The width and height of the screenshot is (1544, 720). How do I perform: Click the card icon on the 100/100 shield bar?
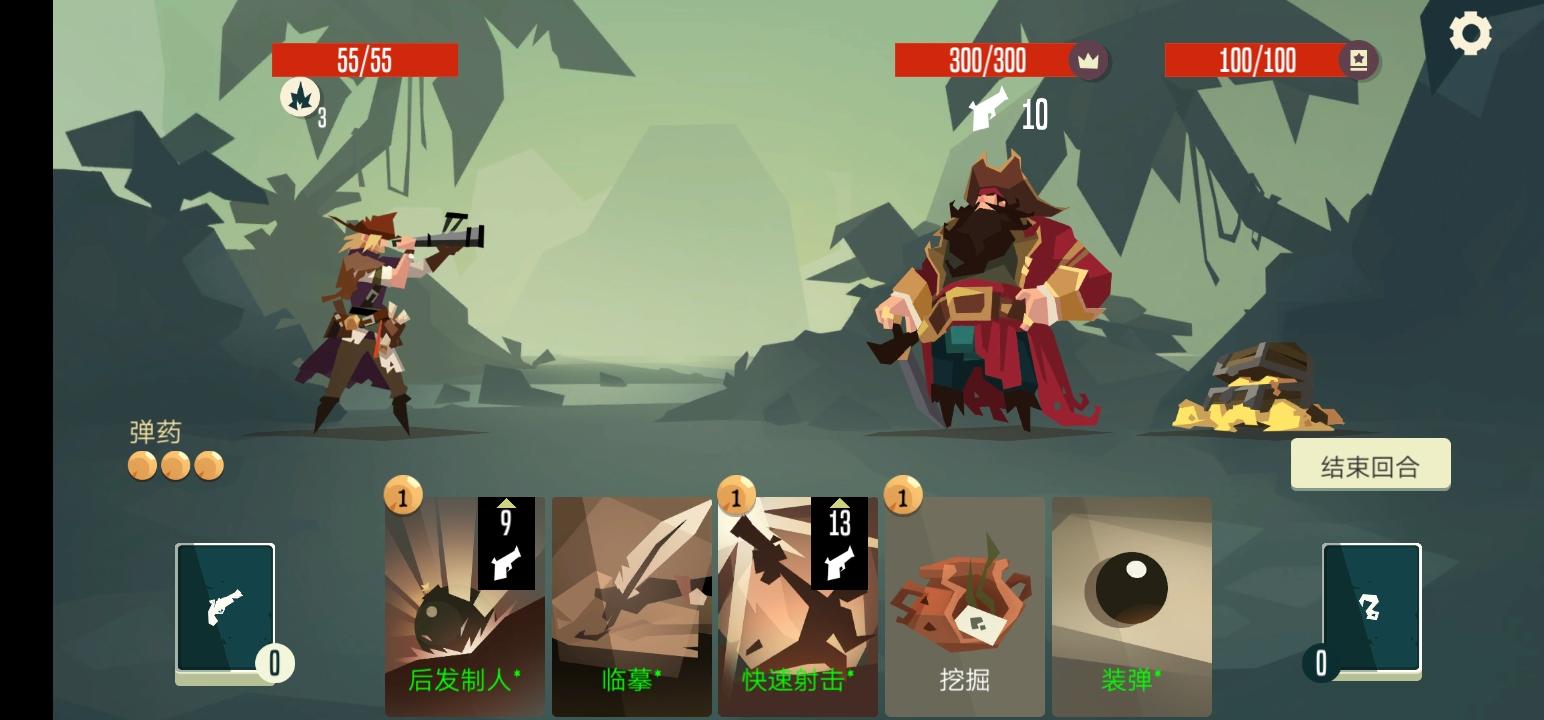coord(1356,60)
